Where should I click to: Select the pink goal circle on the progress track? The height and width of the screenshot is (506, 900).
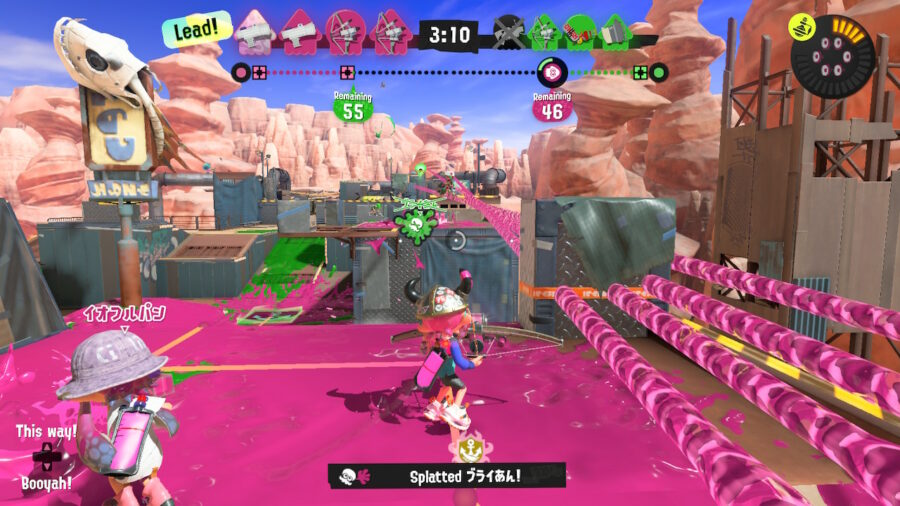[x=241, y=72]
